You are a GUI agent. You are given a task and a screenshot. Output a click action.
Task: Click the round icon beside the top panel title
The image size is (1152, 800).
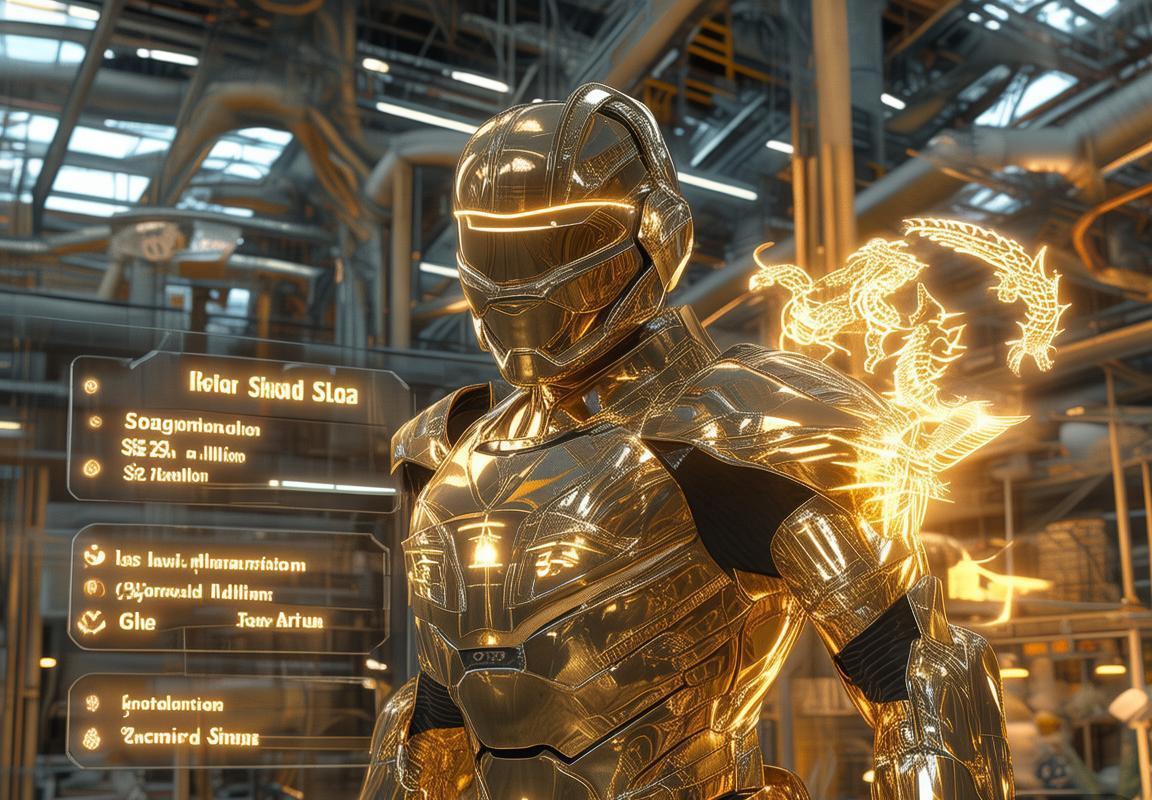pos(91,385)
